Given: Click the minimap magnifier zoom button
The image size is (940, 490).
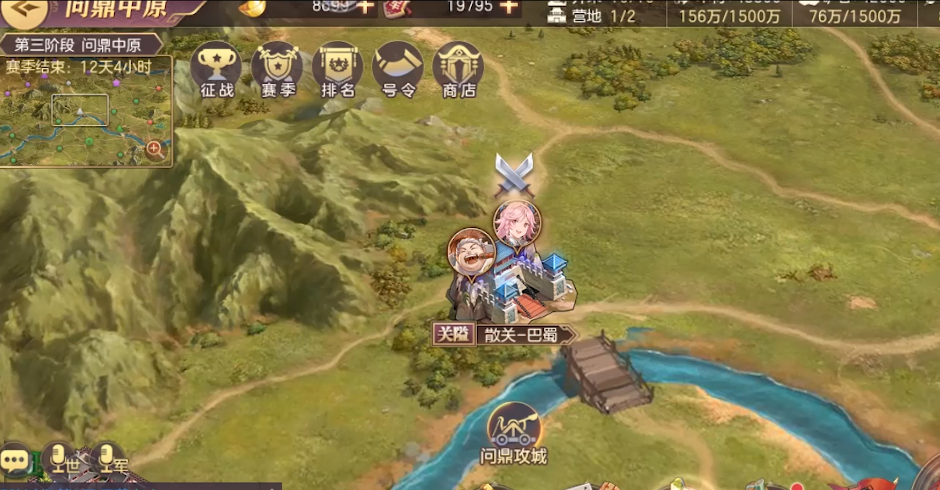Looking at the screenshot, I should pyautogui.click(x=155, y=150).
